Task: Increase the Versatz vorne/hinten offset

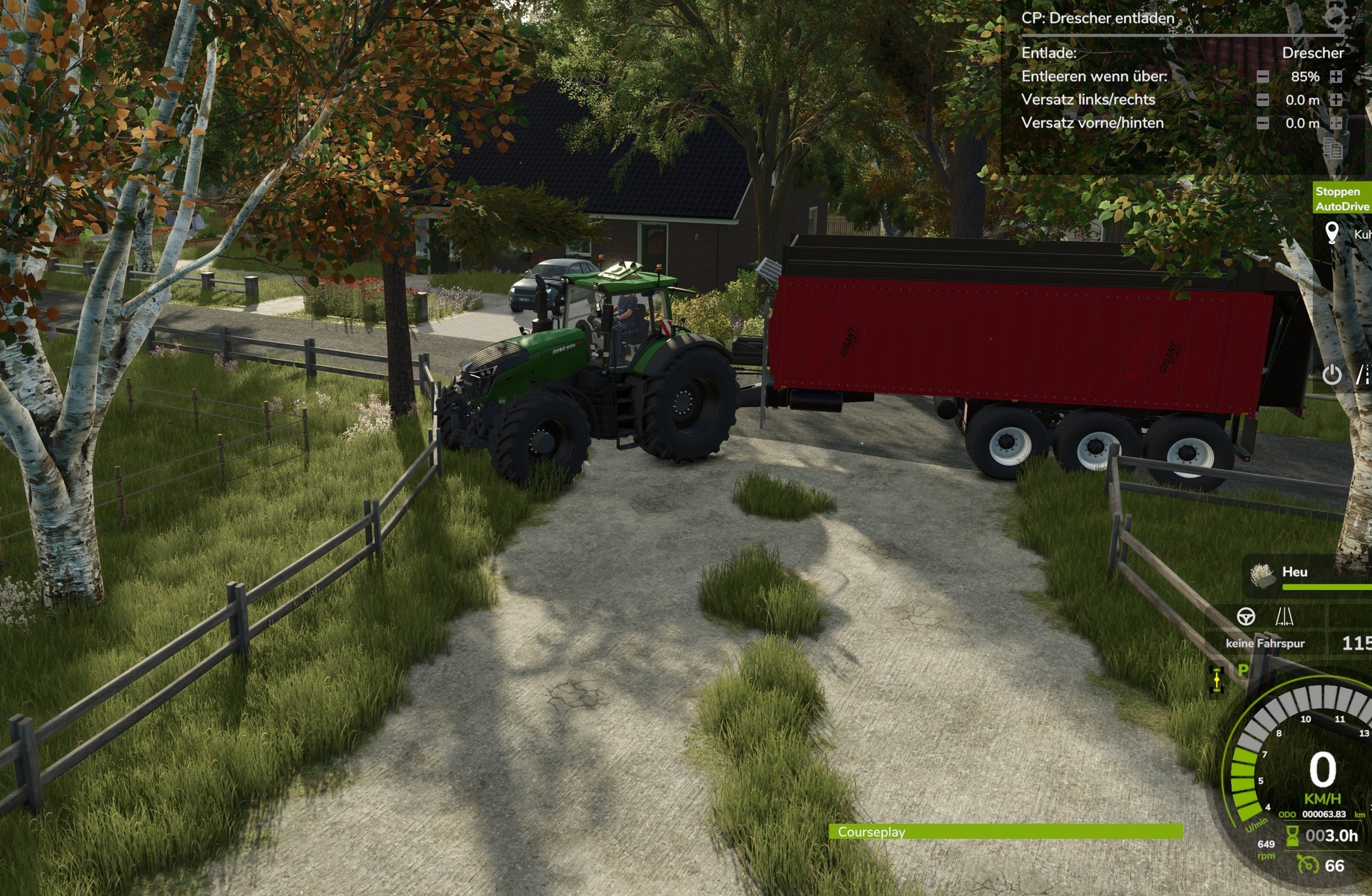Action: point(1336,123)
